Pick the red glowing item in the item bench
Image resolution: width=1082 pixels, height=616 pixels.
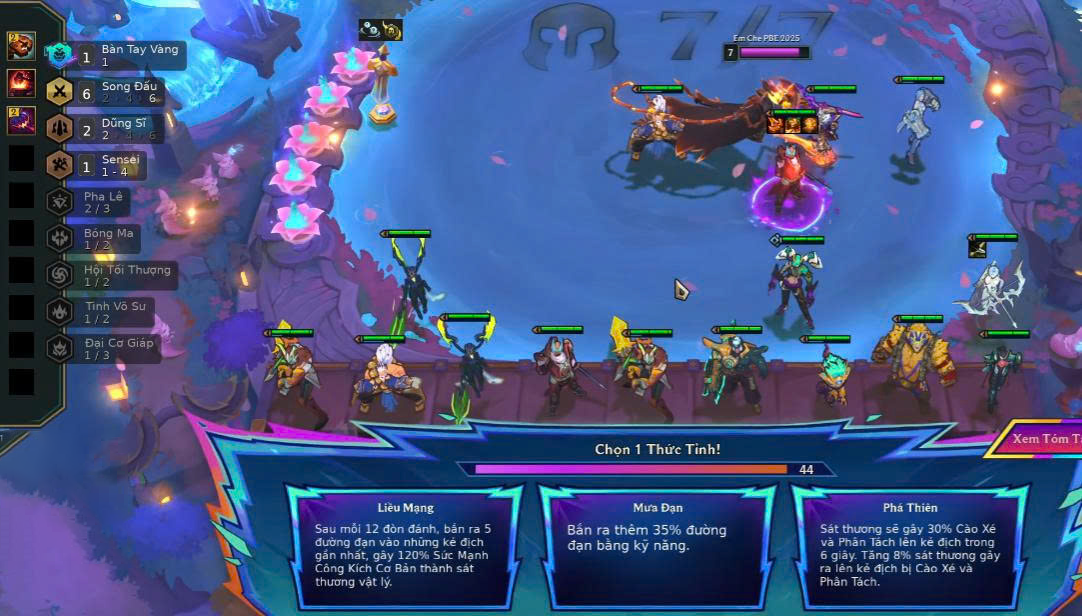22,83
